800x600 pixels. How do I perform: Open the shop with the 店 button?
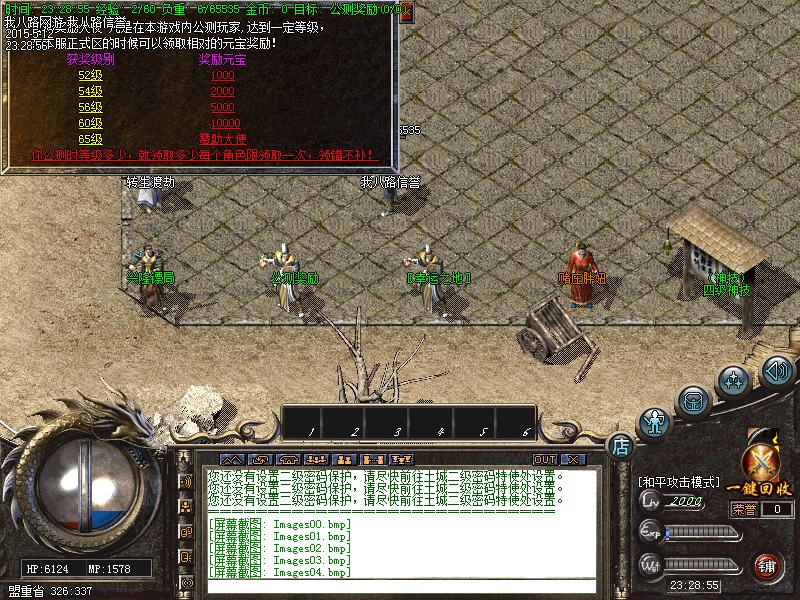621,445
